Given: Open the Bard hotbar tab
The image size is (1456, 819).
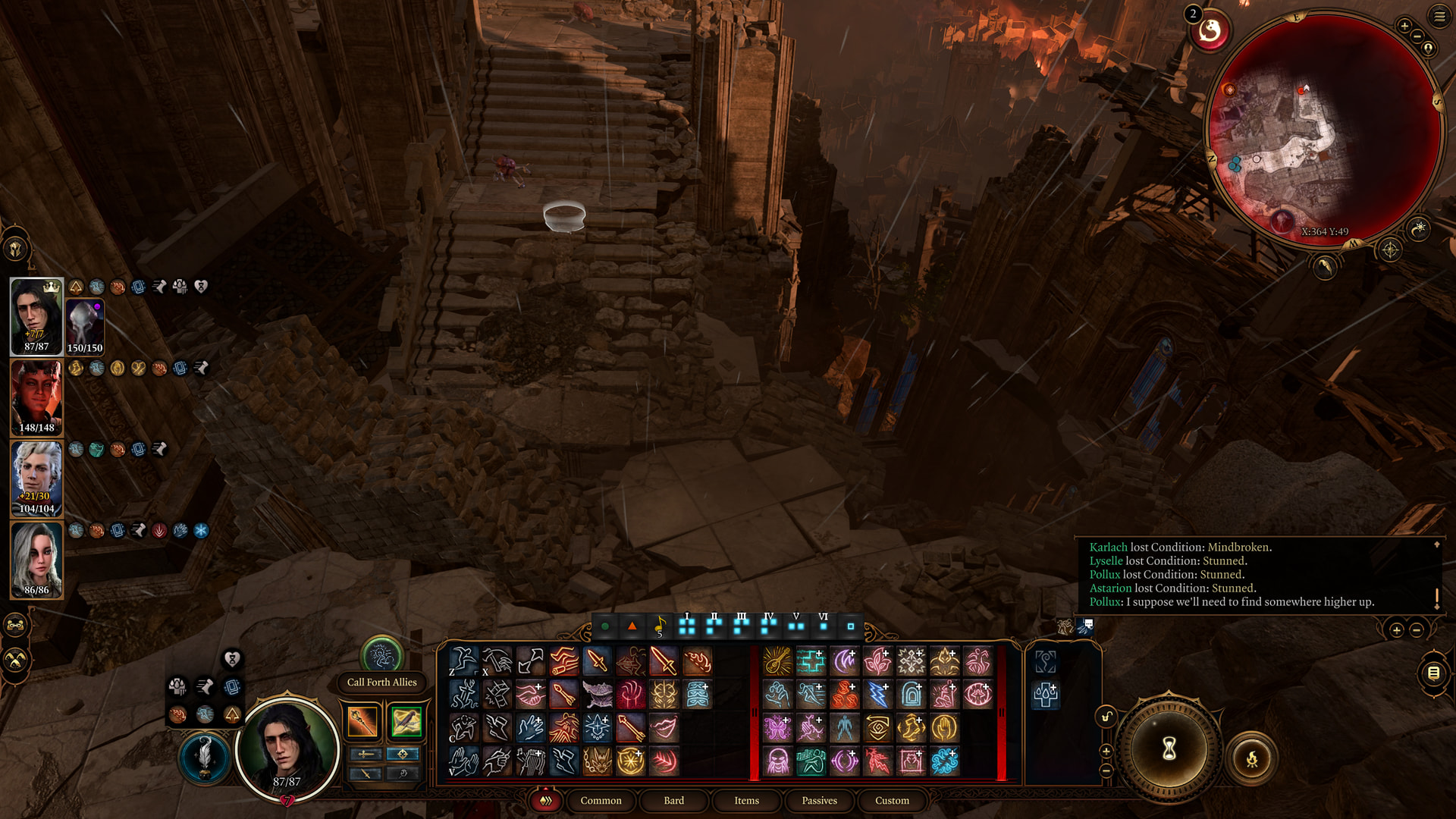Looking at the screenshot, I should point(673,800).
